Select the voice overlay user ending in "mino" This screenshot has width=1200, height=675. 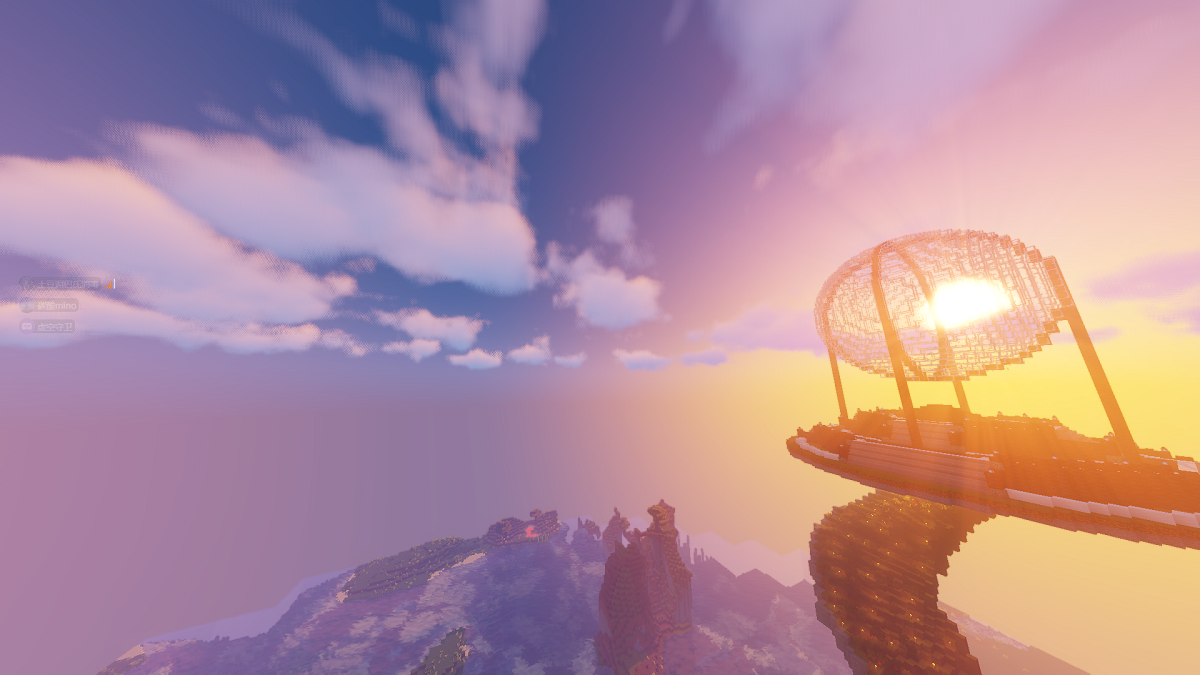point(49,305)
